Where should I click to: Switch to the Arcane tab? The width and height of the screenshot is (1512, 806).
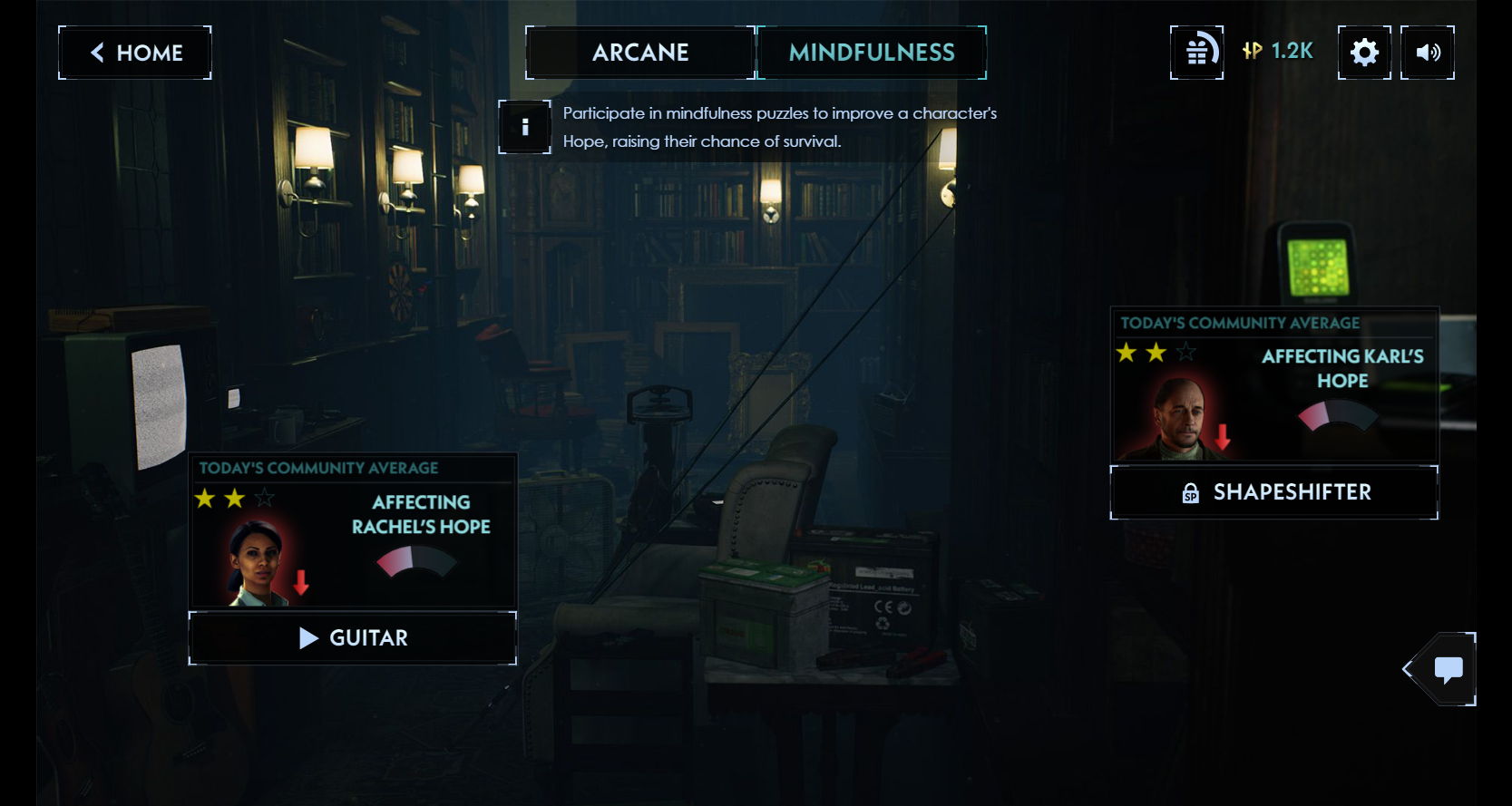[640, 53]
